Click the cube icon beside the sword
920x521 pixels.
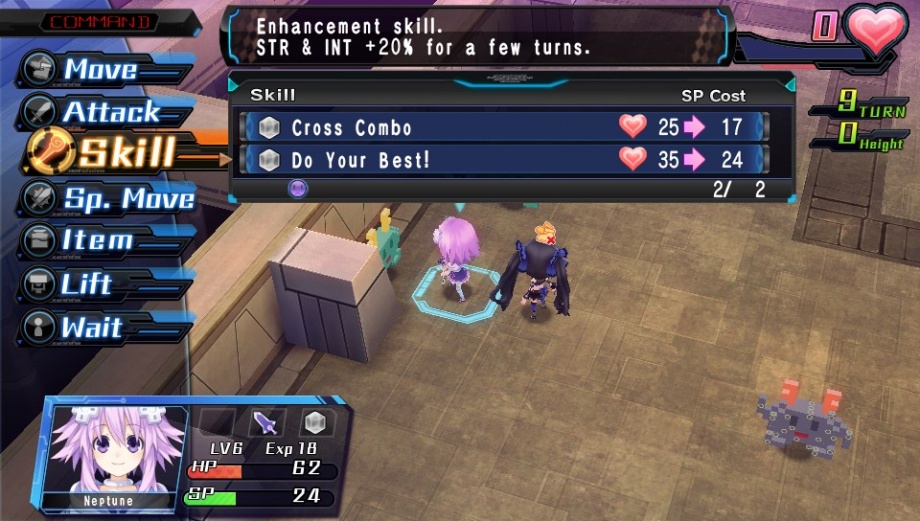pyautogui.click(x=316, y=422)
